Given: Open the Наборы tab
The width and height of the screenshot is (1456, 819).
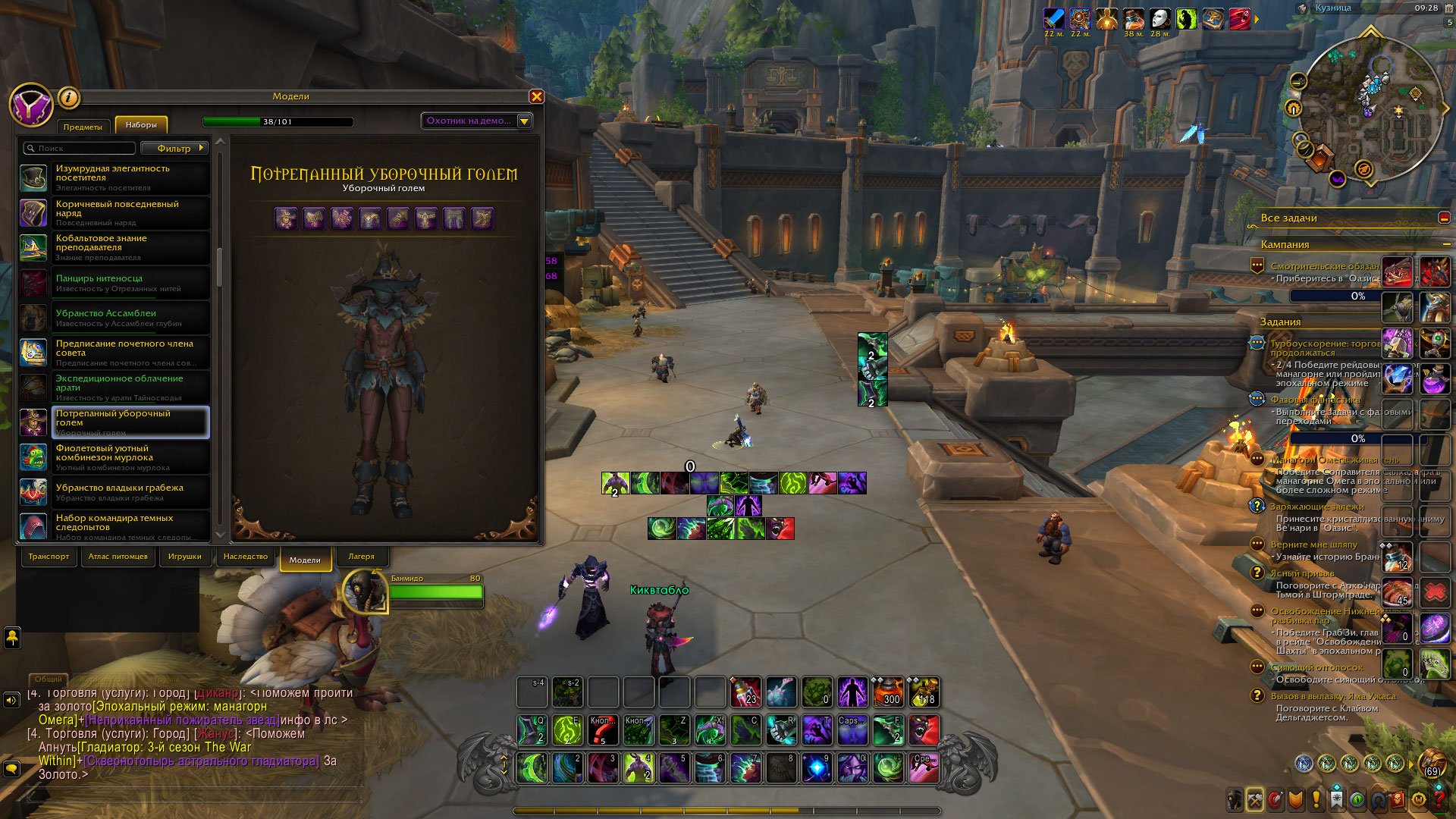Looking at the screenshot, I should [x=141, y=125].
